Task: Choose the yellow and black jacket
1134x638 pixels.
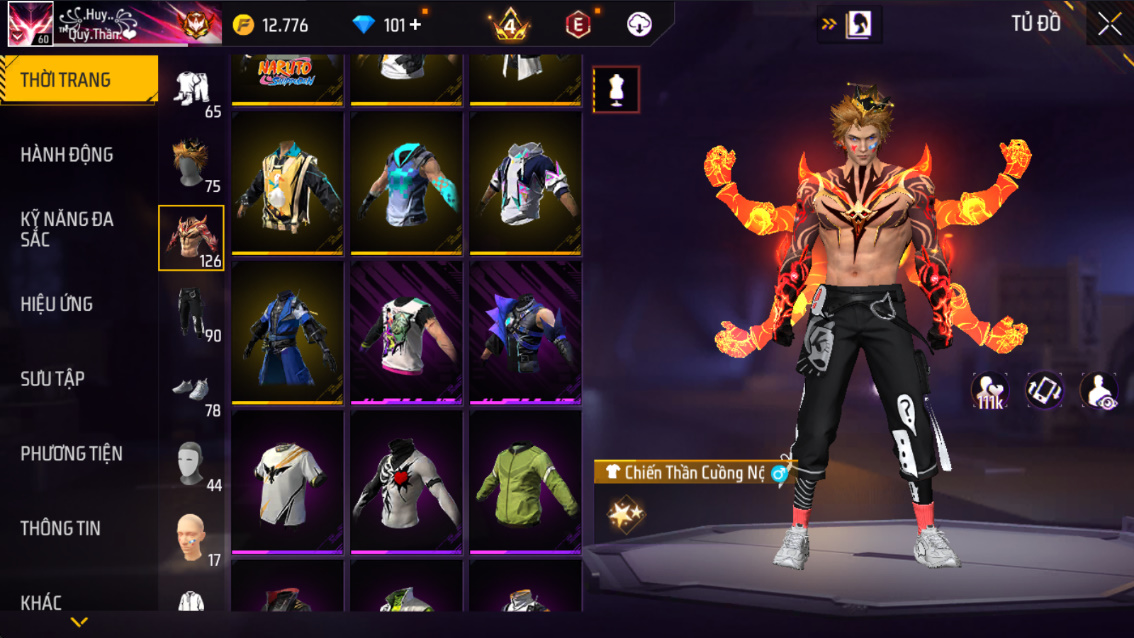Action: 288,183
